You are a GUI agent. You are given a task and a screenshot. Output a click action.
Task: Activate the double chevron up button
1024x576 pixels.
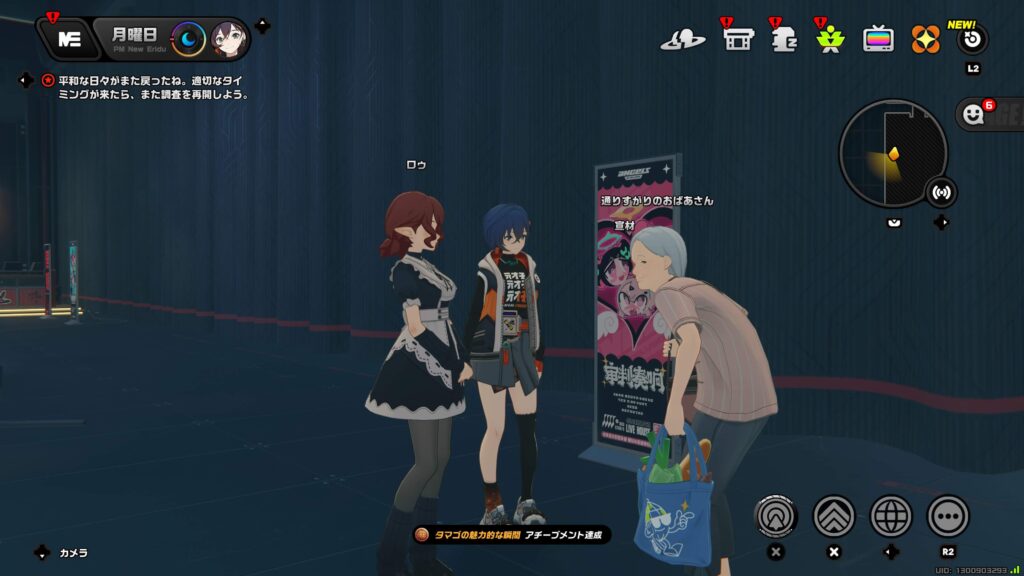pyautogui.click(x=834, y=516)
